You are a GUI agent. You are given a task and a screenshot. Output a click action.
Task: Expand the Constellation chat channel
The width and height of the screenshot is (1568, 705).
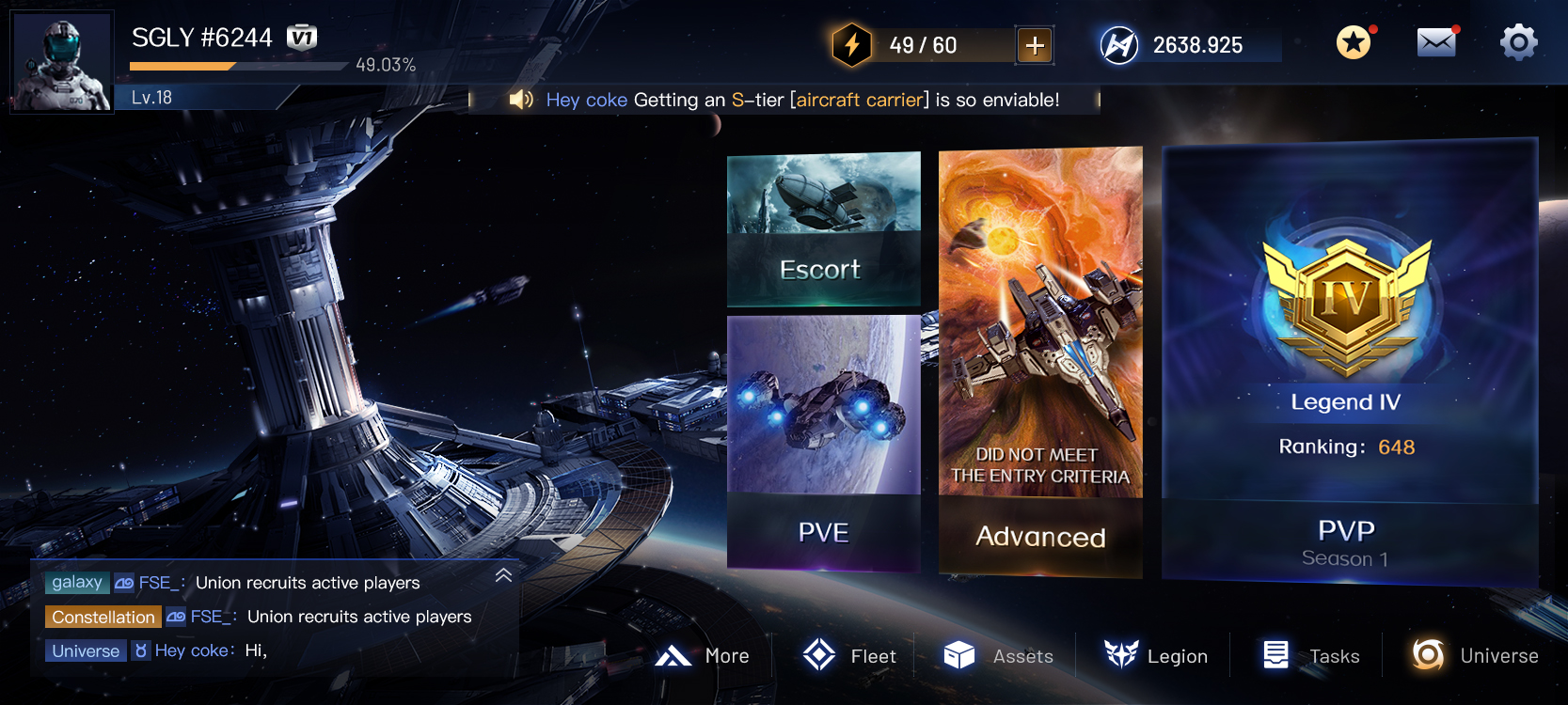pos(102,617)
